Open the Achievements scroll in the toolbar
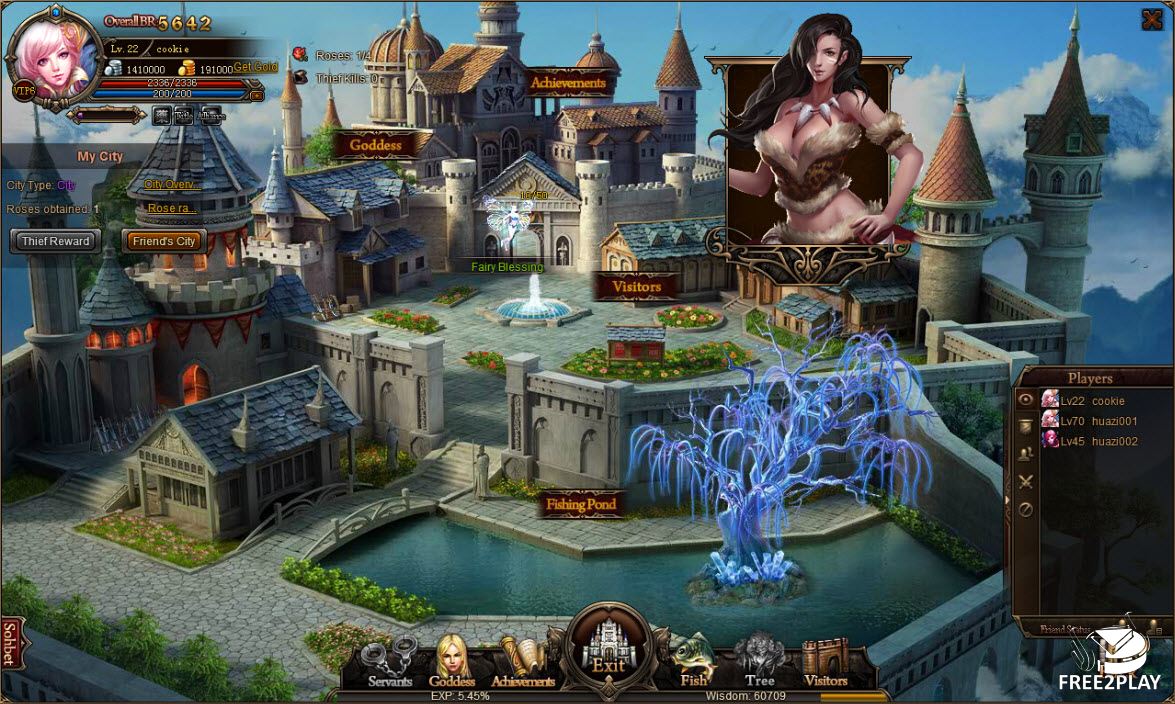The width and height of the screenshot is (1175, 704). [x=522, y=662]
